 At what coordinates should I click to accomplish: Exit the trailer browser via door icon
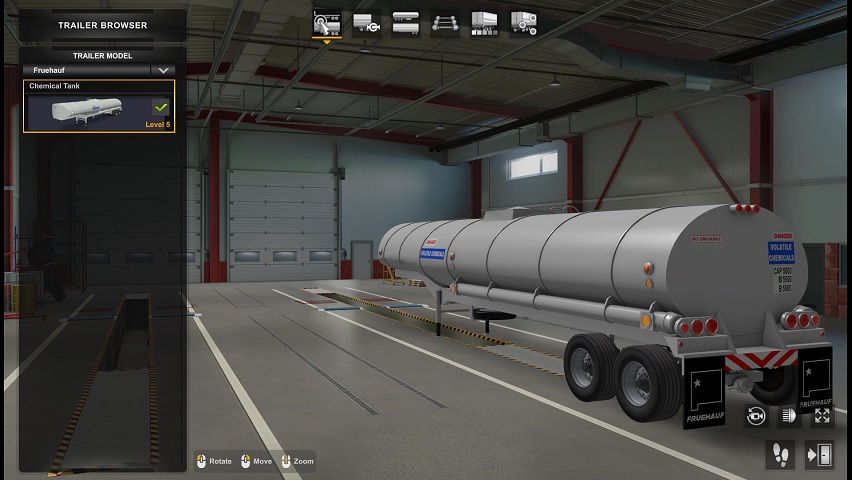click(820, 455)
